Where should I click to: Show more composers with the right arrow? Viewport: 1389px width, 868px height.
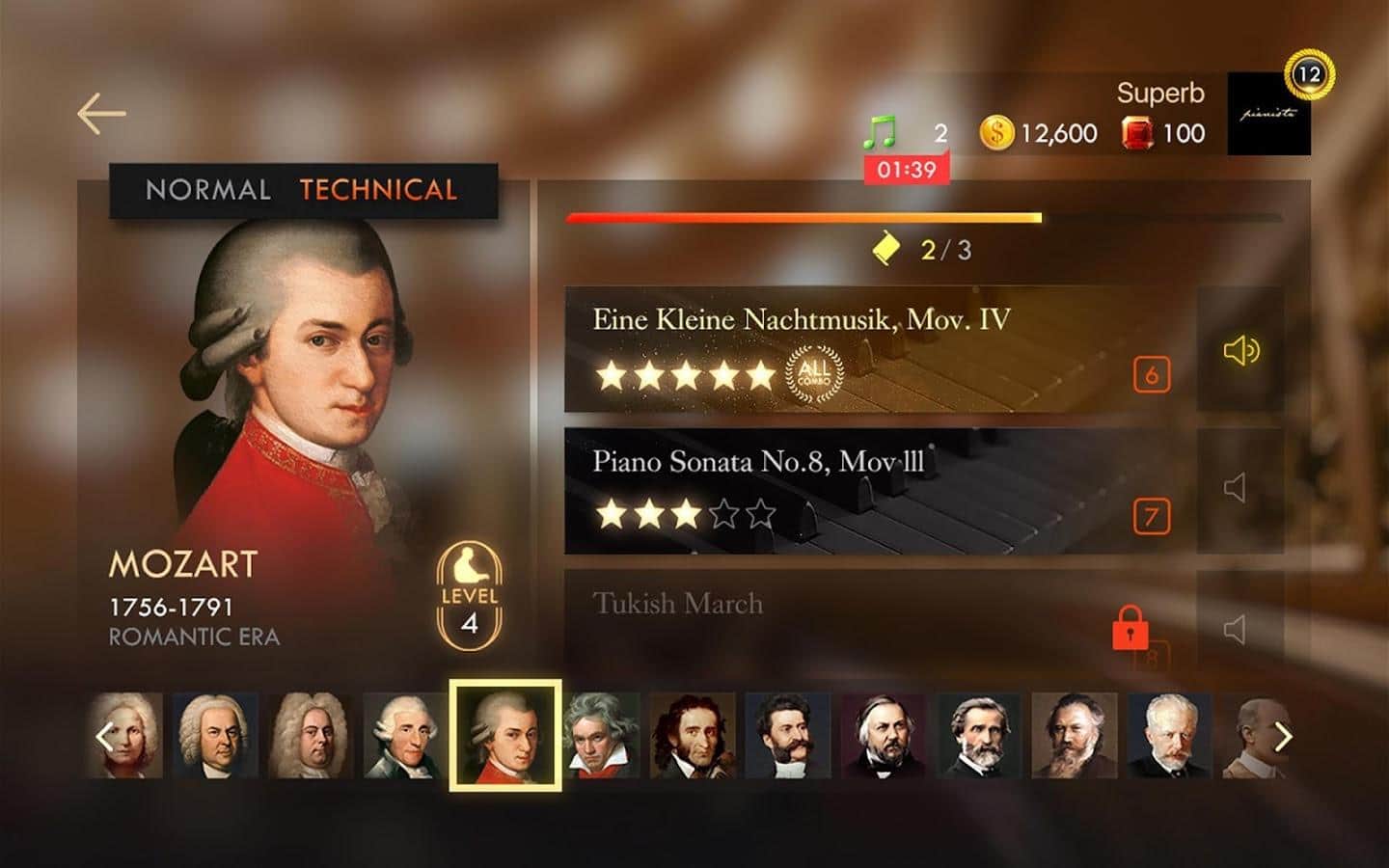click(1282, 737)
